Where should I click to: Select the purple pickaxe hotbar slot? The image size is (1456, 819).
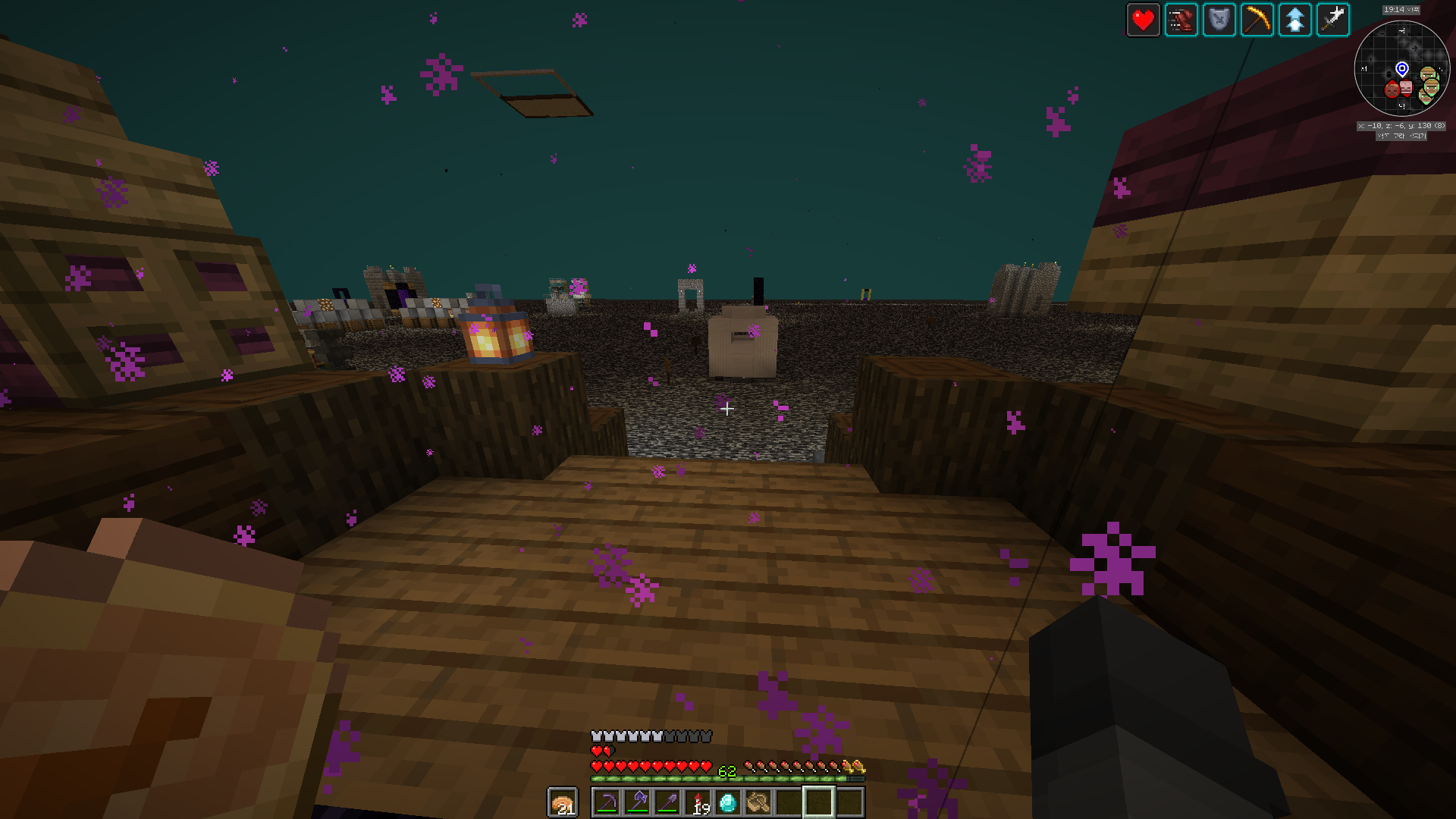pos(607,802)
